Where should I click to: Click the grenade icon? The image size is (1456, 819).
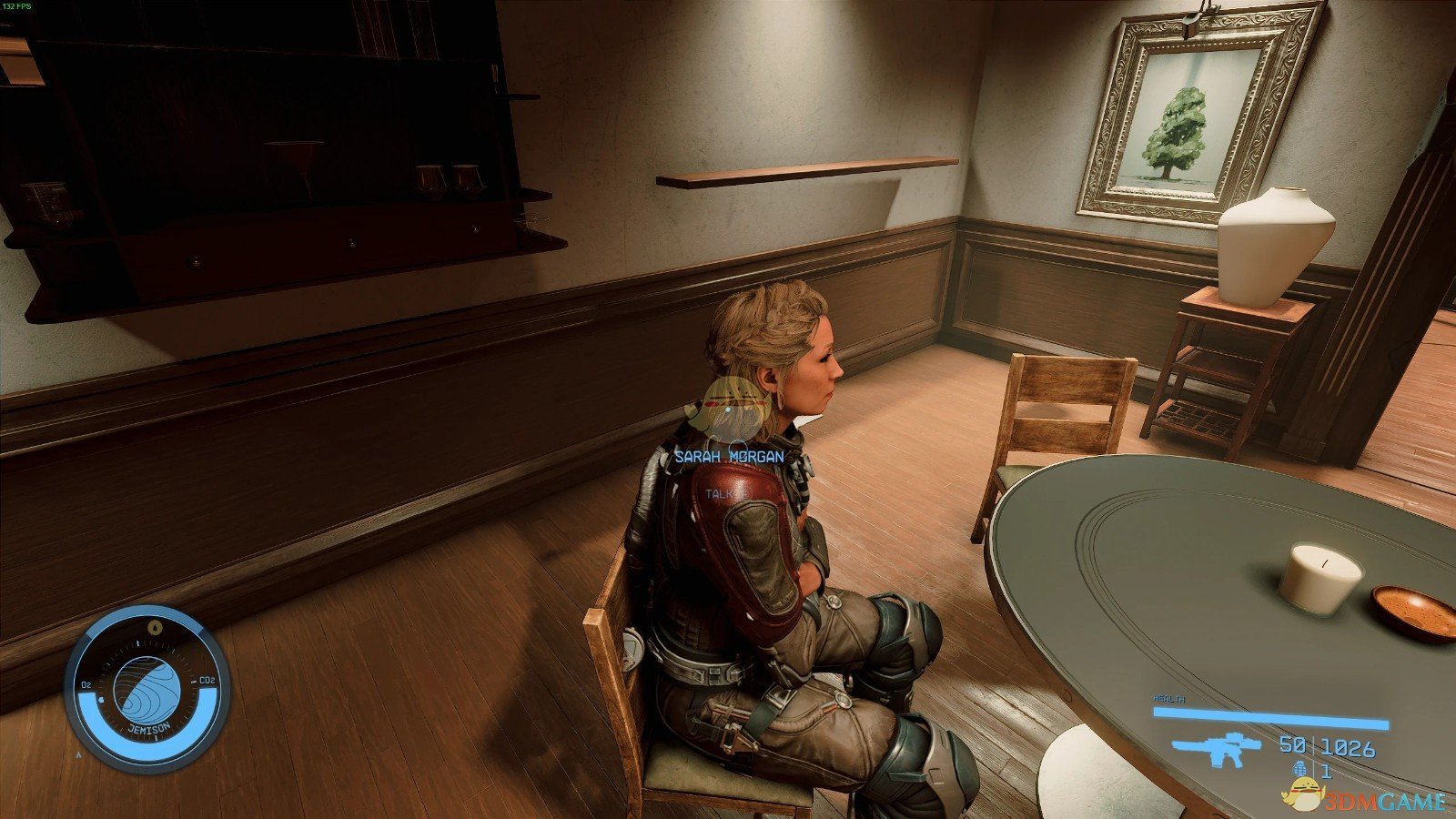point(1299,771)
